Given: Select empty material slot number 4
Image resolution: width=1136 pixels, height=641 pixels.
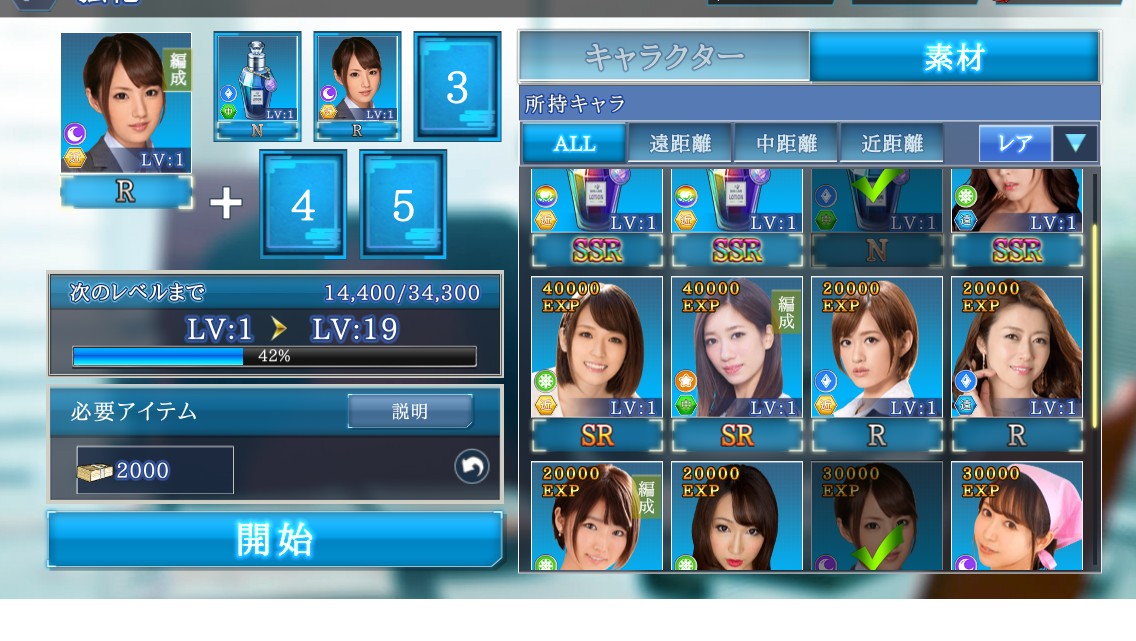Looking at the screenshot, I should [303, 205].
